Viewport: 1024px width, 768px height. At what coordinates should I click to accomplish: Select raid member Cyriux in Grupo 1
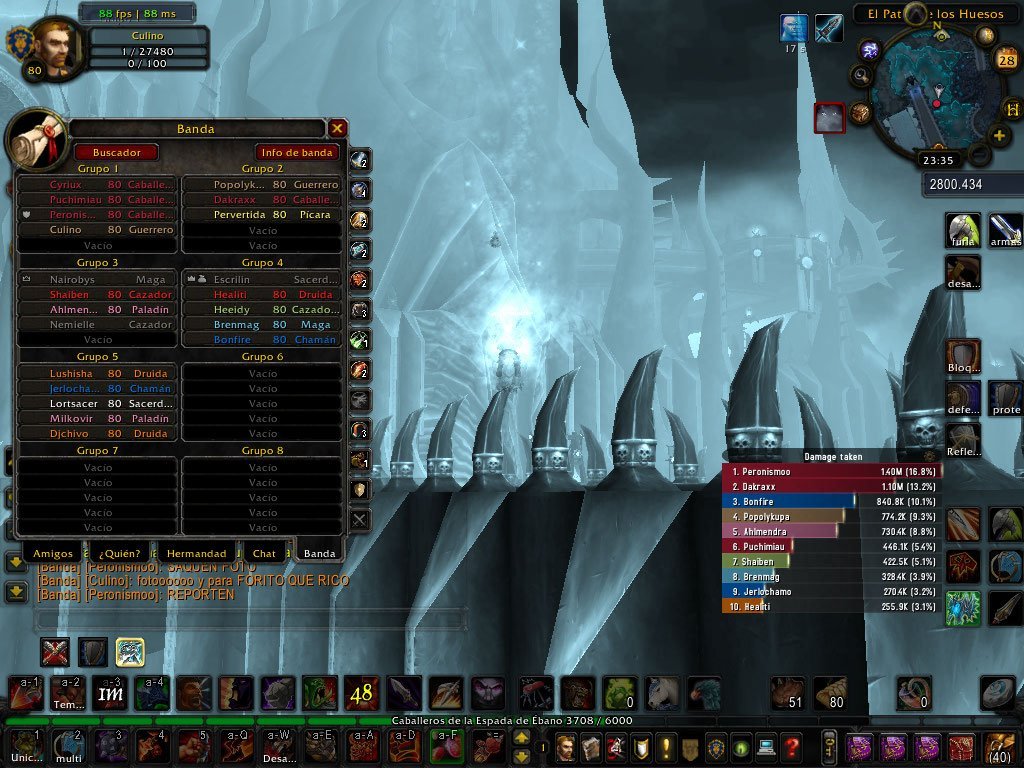tap(98, 185)
